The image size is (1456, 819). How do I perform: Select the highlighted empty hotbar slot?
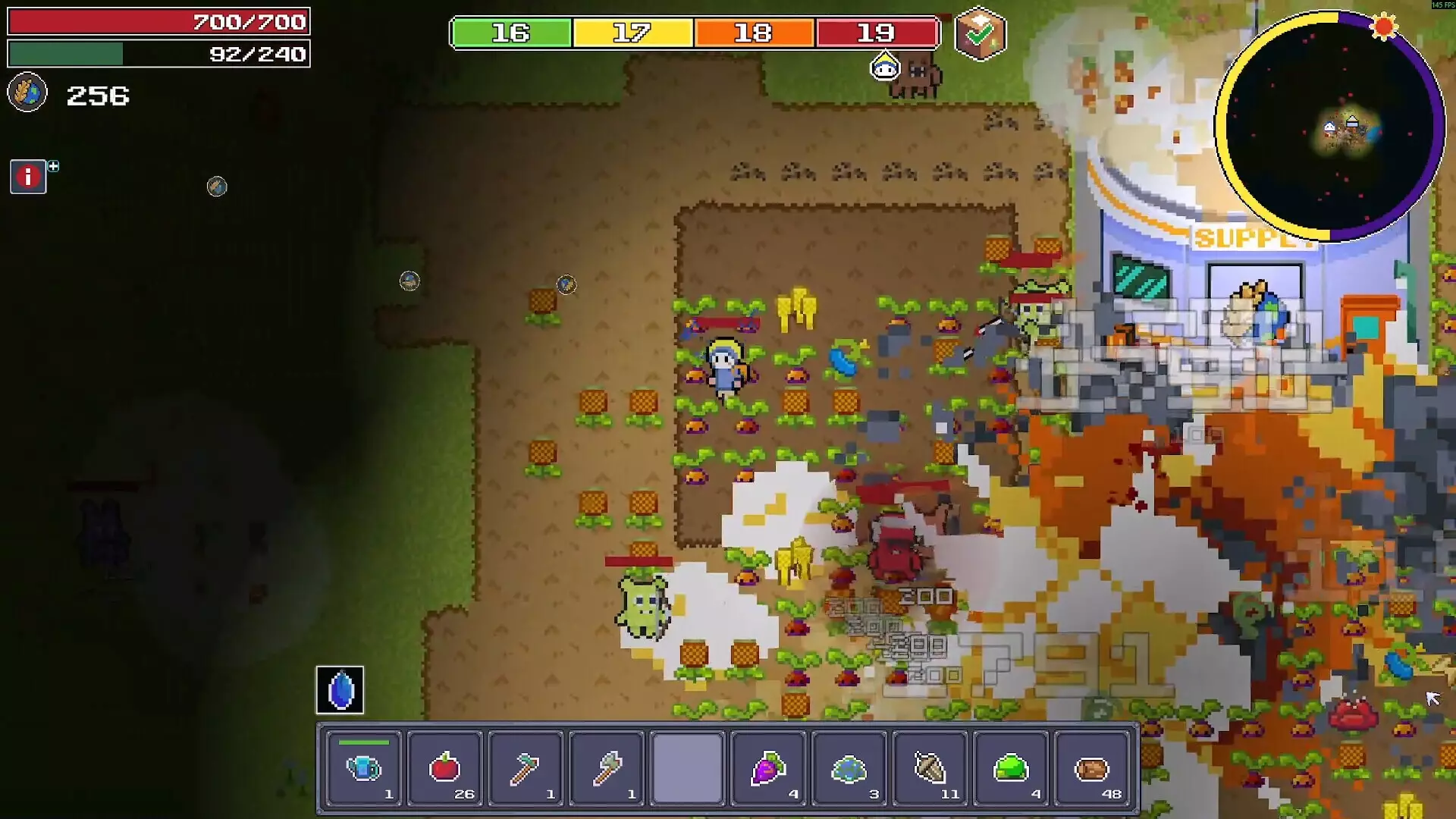687,767
